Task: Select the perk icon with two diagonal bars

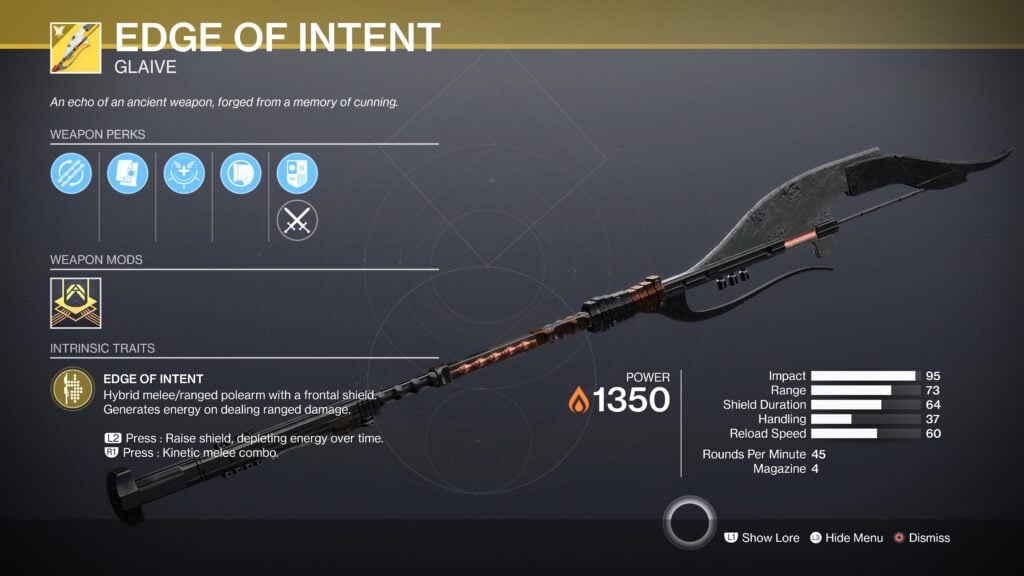Action: 71,174
